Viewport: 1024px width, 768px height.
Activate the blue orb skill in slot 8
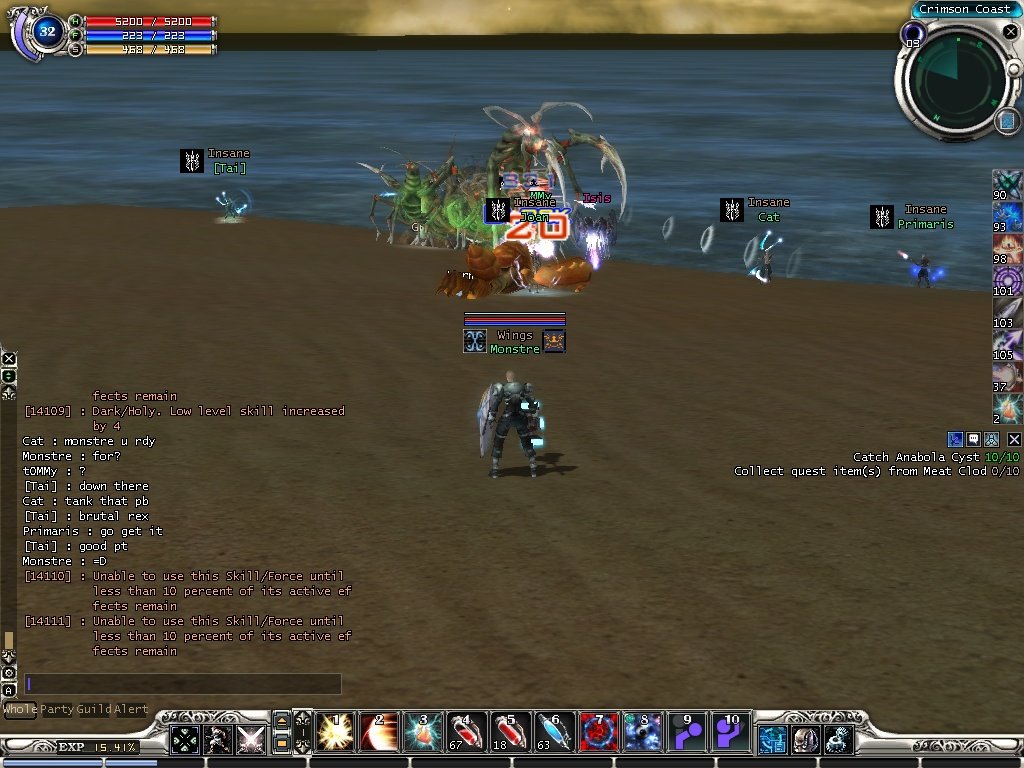[x=643, y=732]
